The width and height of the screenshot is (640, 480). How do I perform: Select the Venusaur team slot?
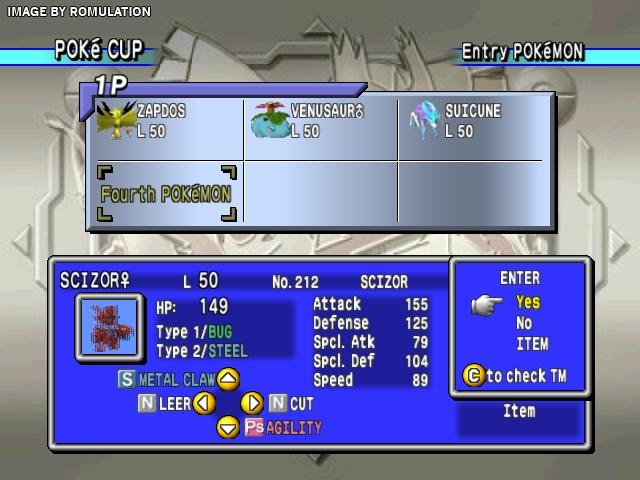click(x=321, y=126)
